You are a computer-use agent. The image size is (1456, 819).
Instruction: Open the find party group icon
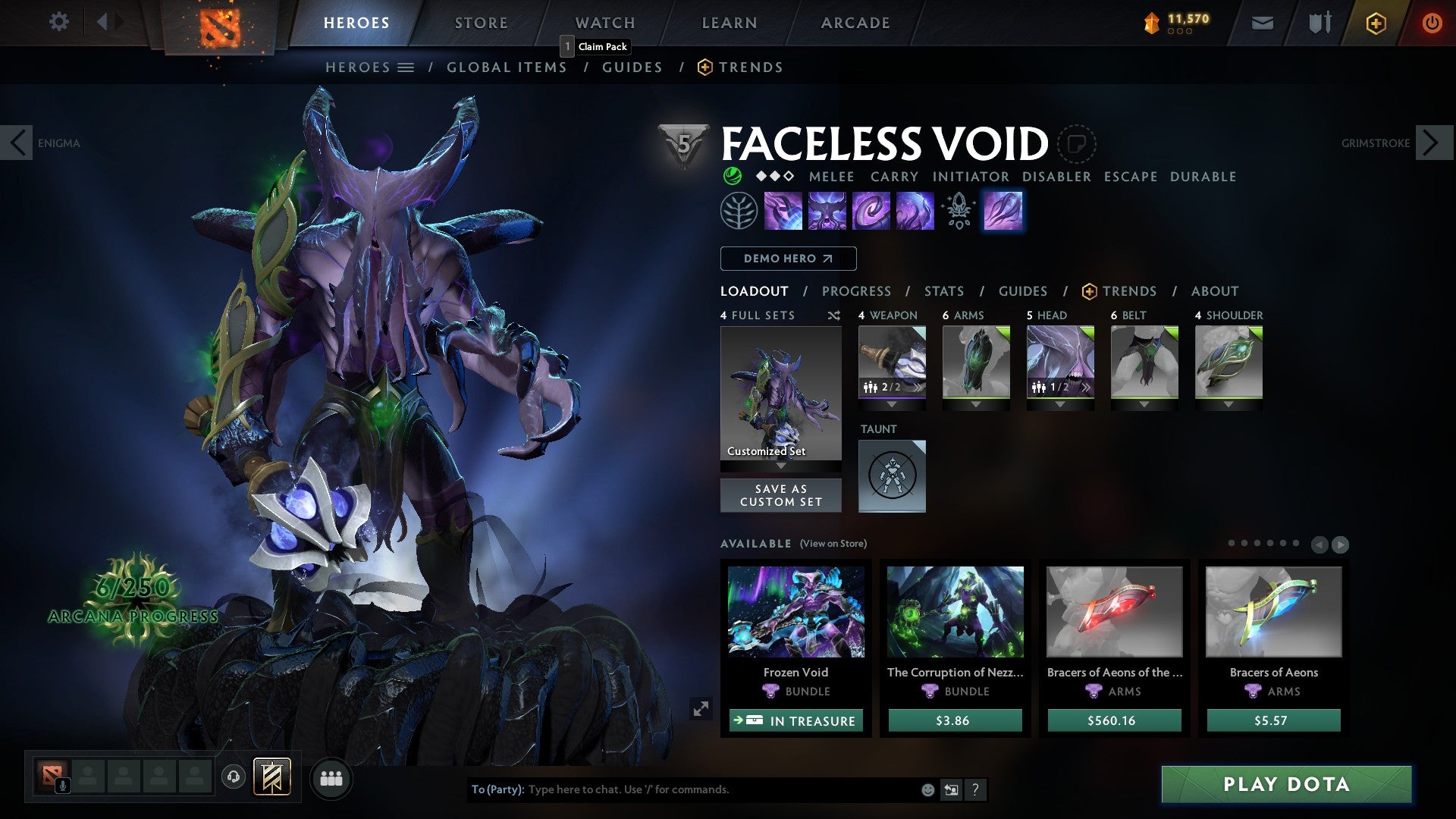331,778
